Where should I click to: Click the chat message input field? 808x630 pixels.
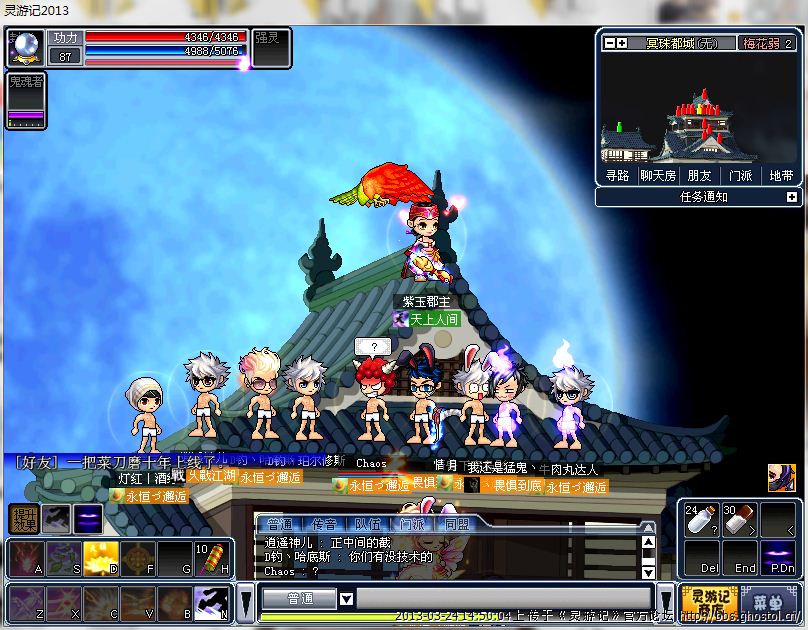pyautogui.click(x=500, y=599)
